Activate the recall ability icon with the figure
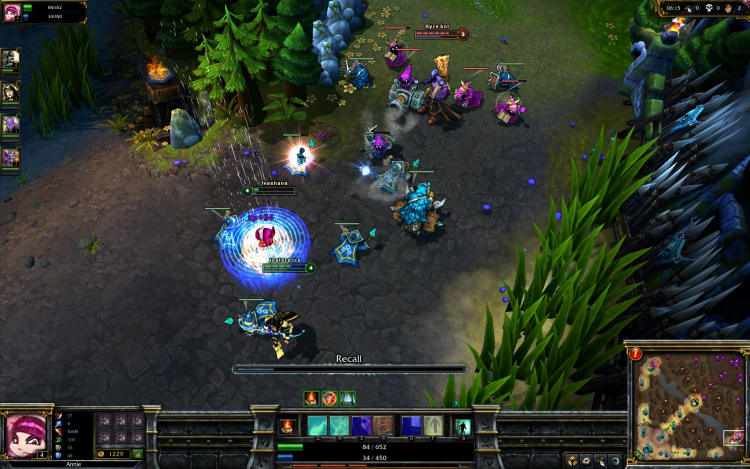The image size is (750, 469). 462,426
